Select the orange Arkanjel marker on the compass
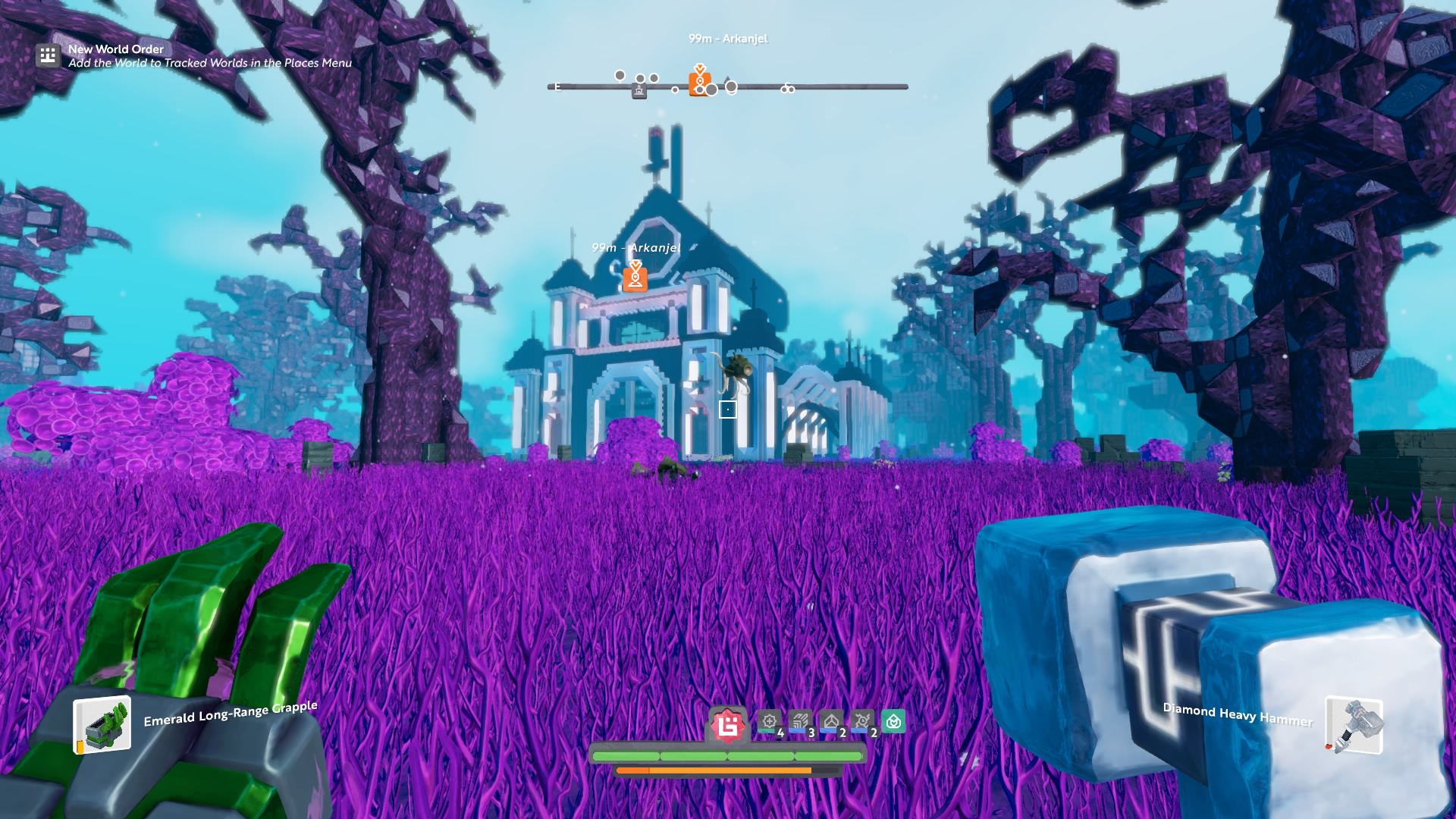Viewport: 1456px width, 819px height. (699, 82)
